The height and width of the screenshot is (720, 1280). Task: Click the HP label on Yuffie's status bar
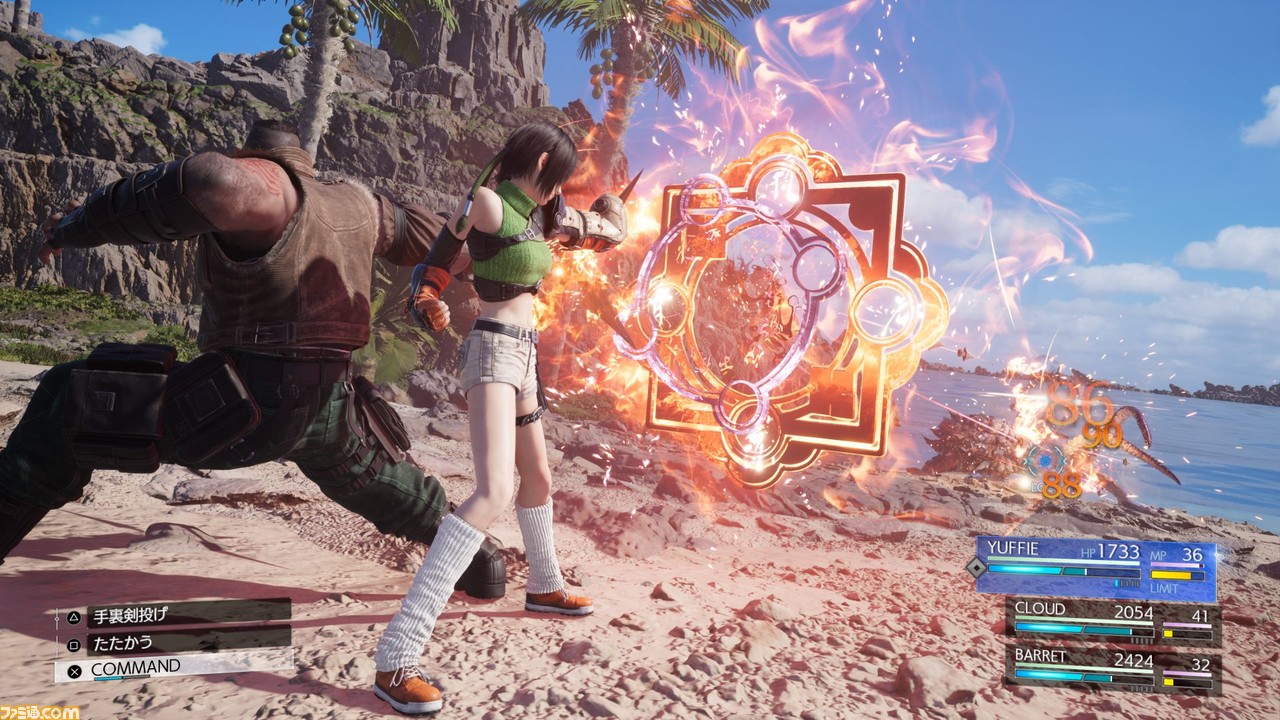tap(1088, 553)
